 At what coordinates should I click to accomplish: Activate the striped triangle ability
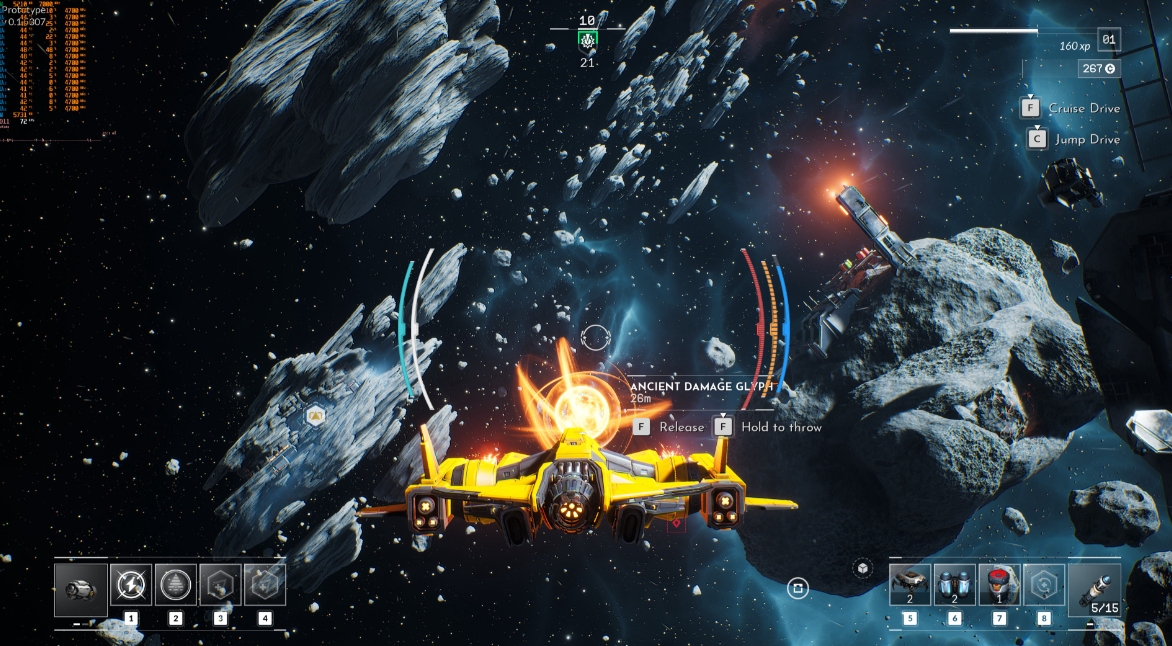pos(176,585)
